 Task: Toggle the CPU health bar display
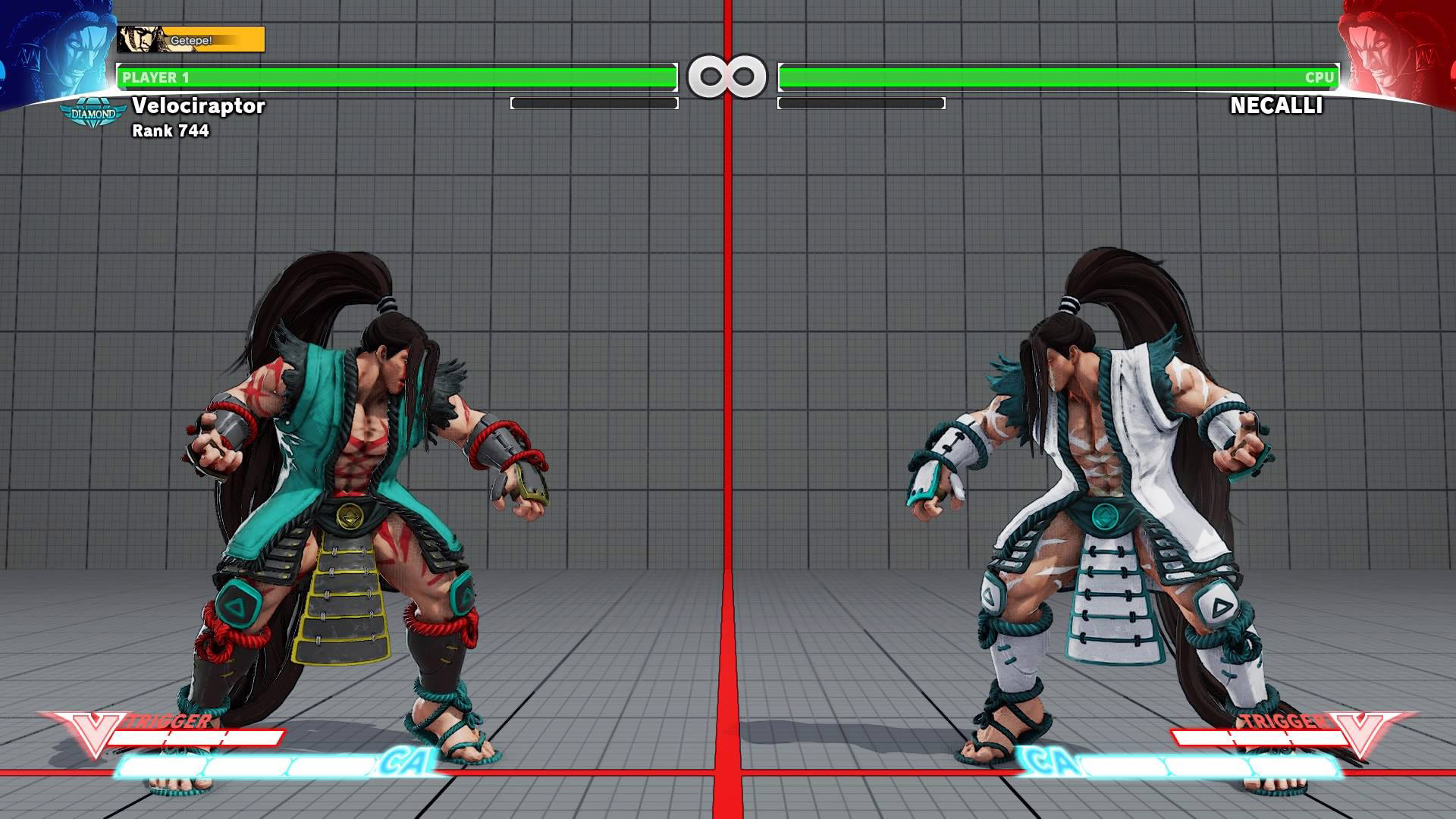(1062, 75)
